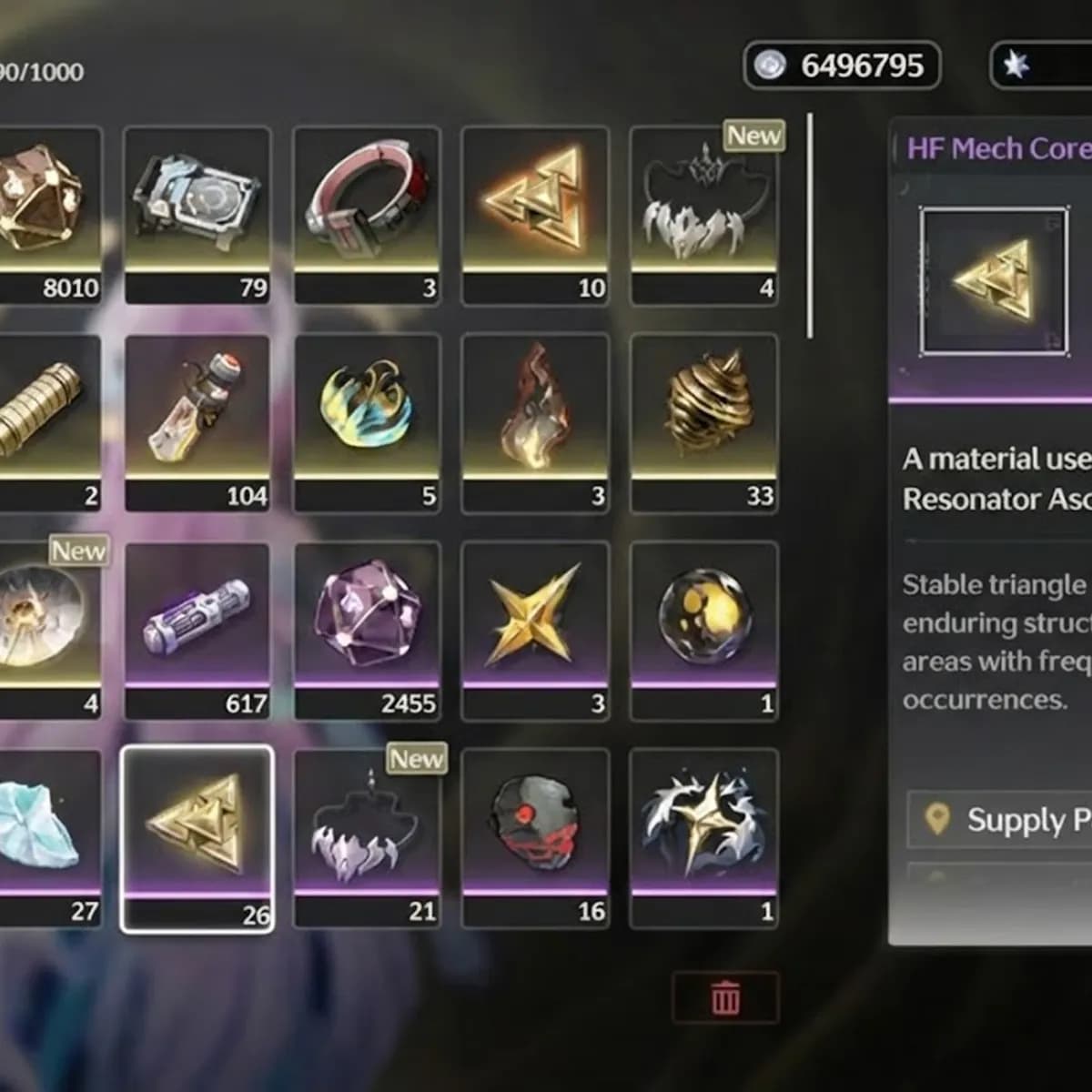This screenshot has height=1092, width=1092.
Task: Select the vial item with 104
Action: 197,421
